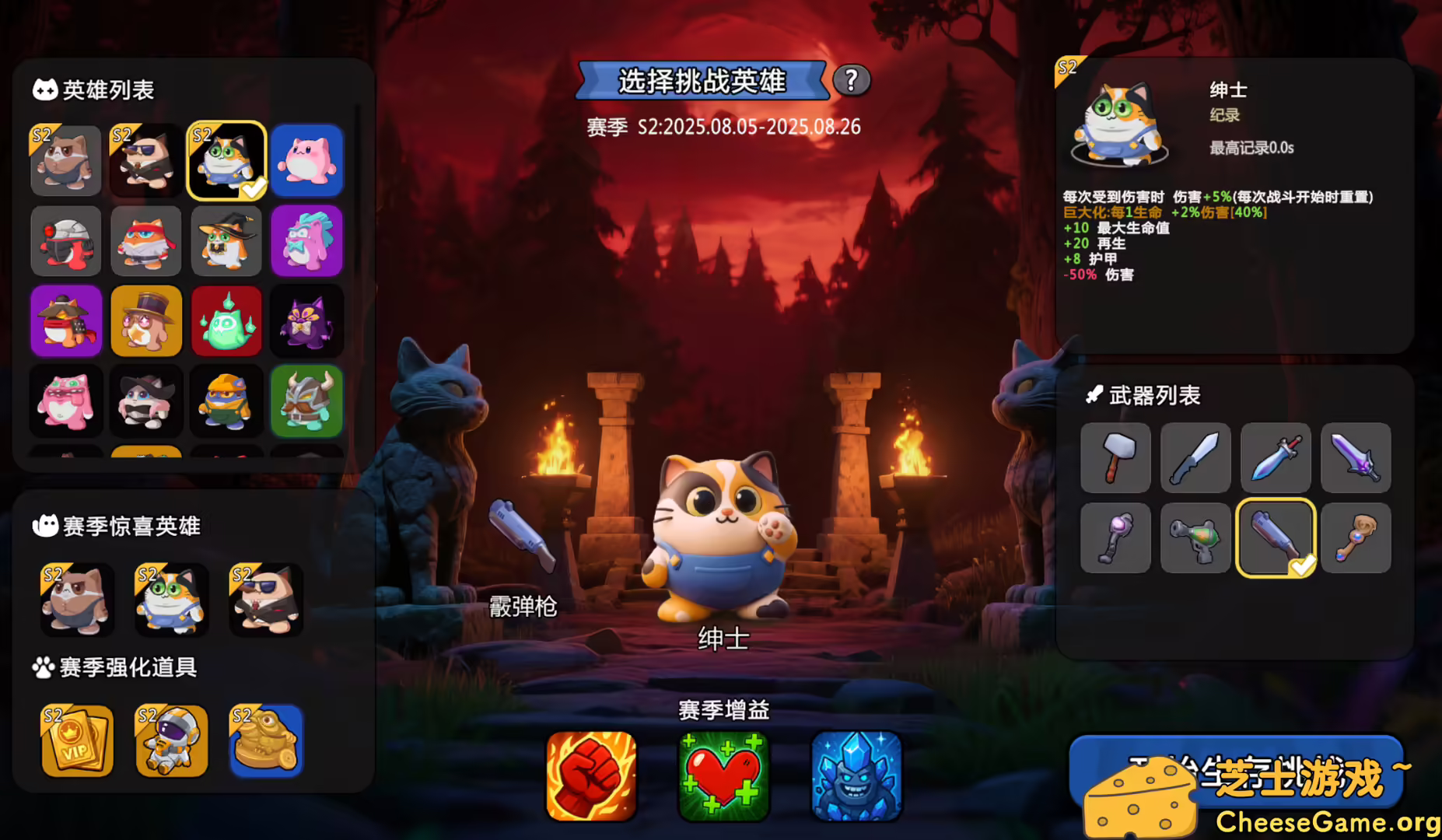Select the hammer weapon in the weapon list
Screen dimensions: 1442x840
[x=1115, y=459]
